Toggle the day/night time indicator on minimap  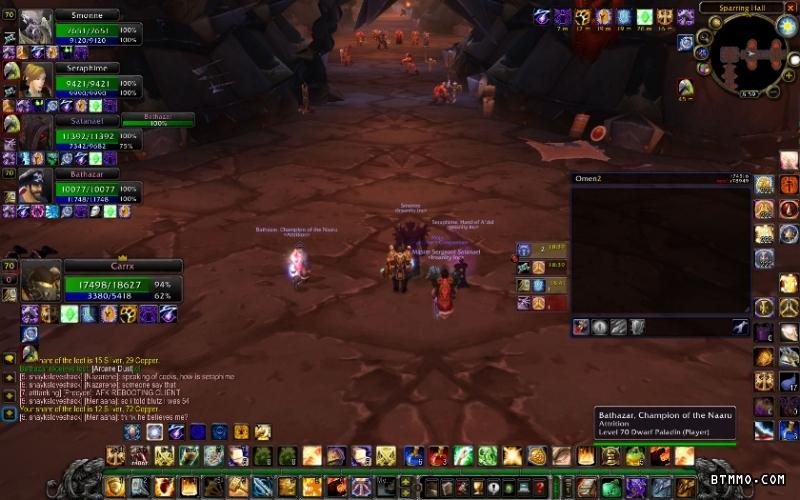[x=786, y=27]
